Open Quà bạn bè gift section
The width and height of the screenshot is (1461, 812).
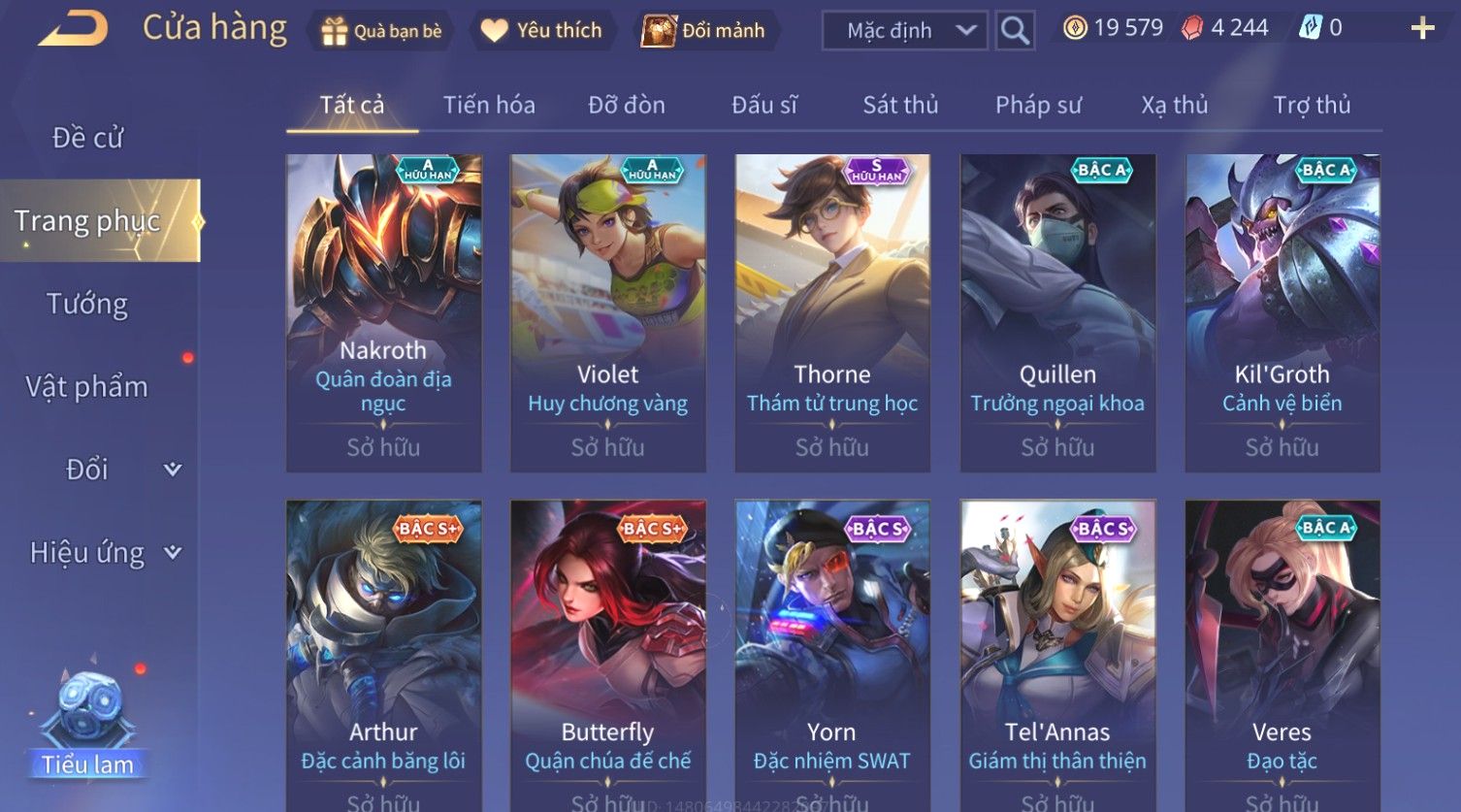click(381, 31)
